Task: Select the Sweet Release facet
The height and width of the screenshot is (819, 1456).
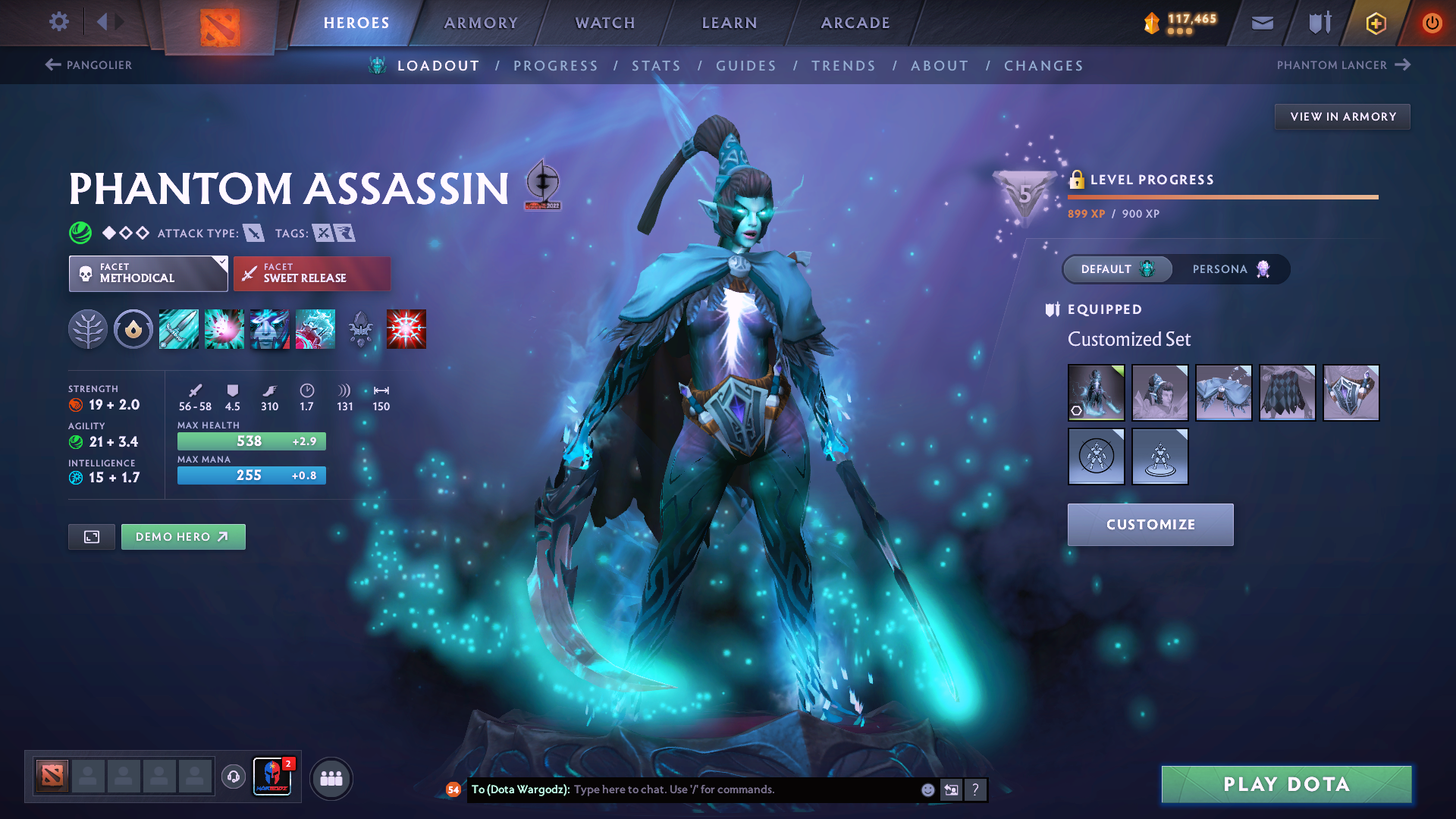Action: [x=312, y=273]
